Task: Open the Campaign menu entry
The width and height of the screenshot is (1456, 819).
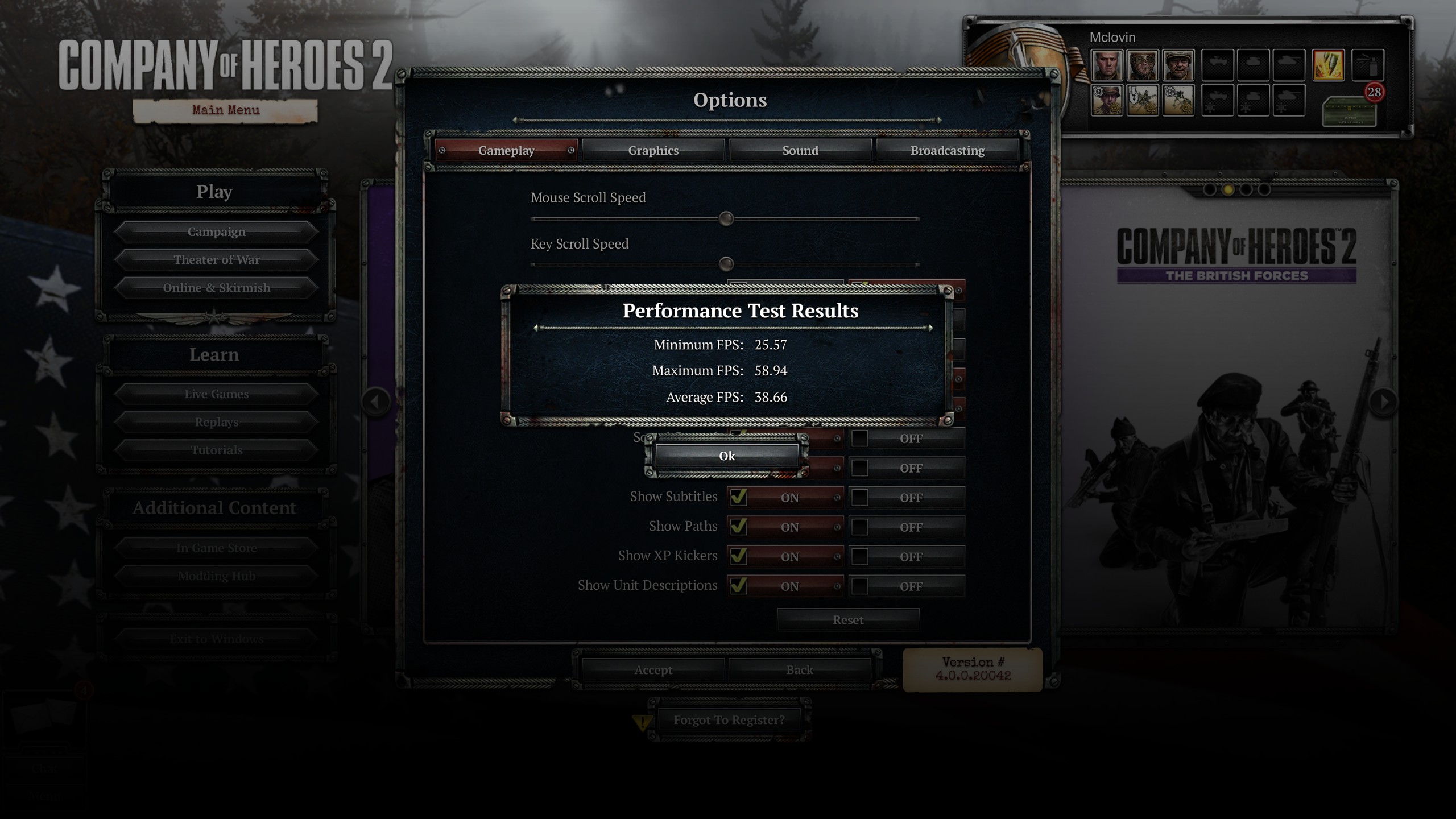Action: point(216,232)
